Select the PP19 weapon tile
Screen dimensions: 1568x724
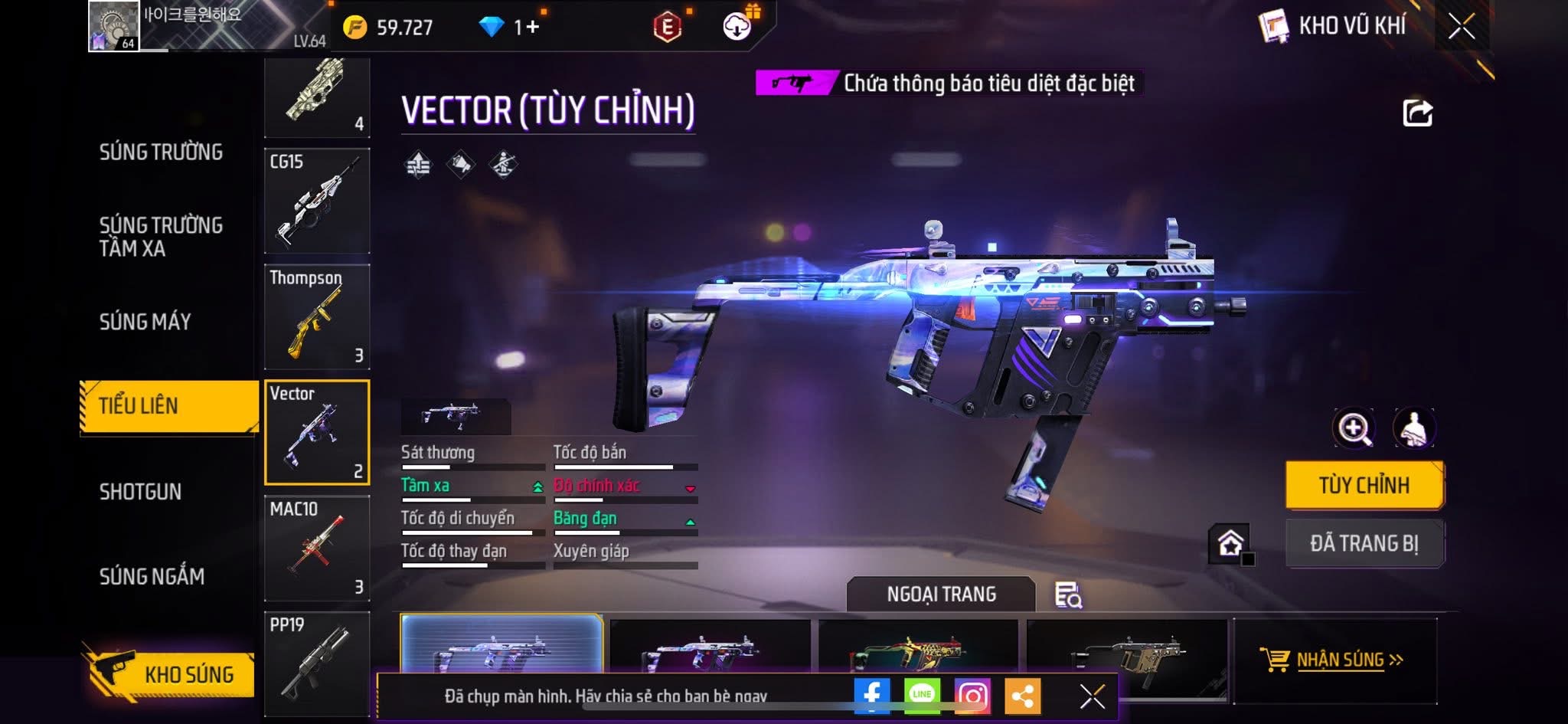coord(317,663)
